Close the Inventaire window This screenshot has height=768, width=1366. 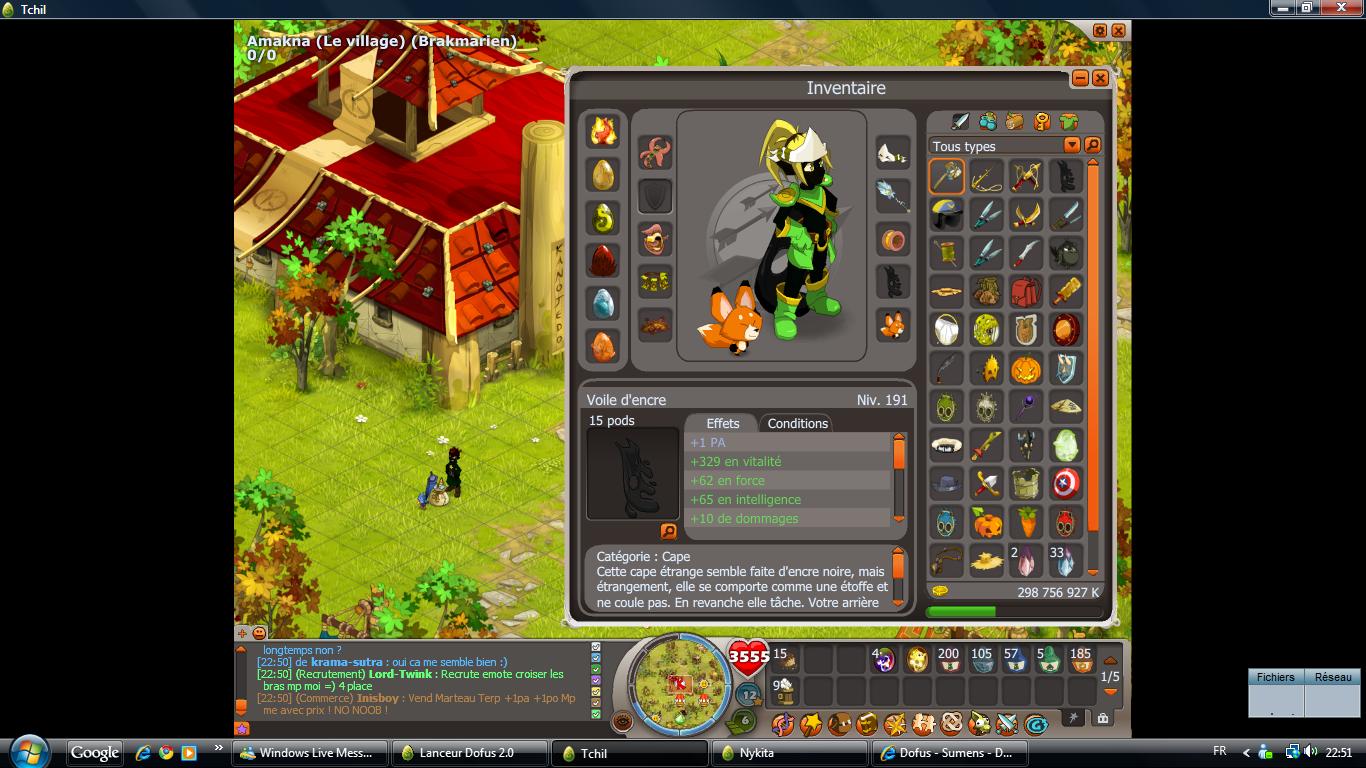tap(1100, 78)
